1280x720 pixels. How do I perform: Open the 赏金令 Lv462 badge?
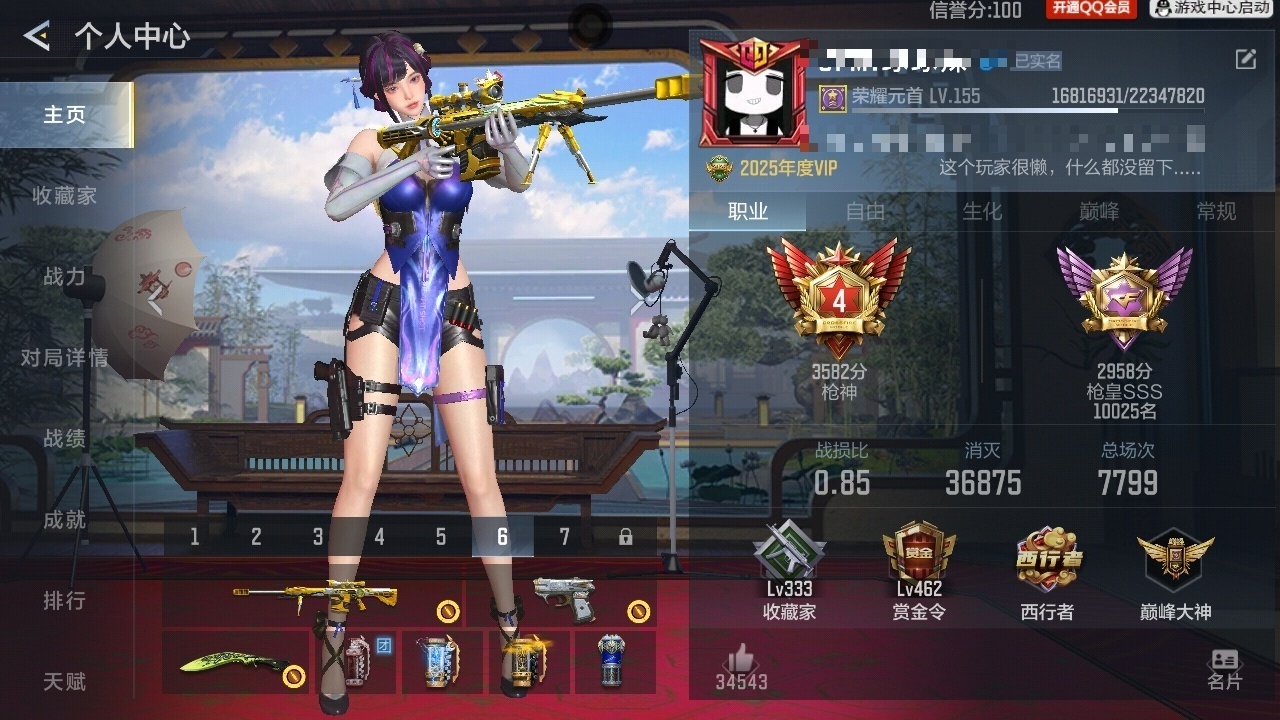coord(919,570)
